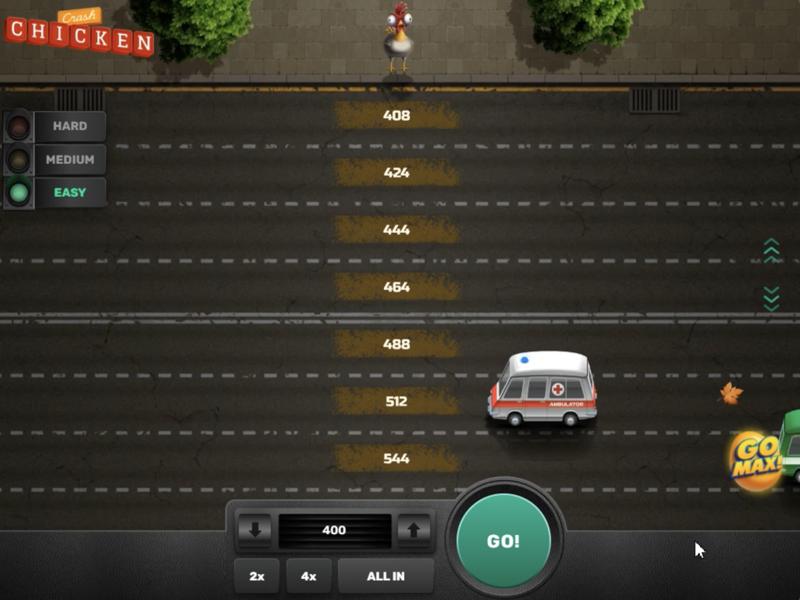
Task: Activate the GO MAX! button
Action: tap(755, 461)
